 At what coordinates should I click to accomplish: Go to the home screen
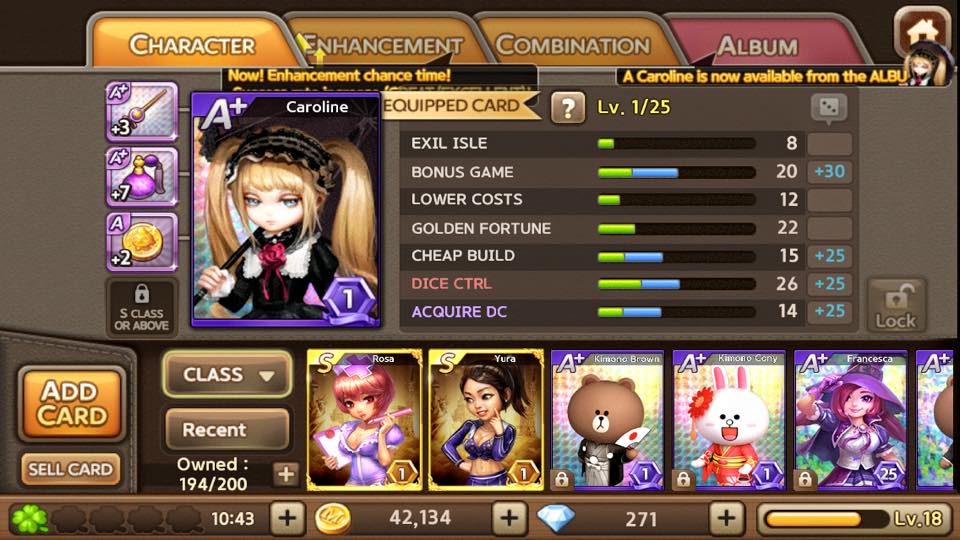pyautogui.click(x=919, y=33)
